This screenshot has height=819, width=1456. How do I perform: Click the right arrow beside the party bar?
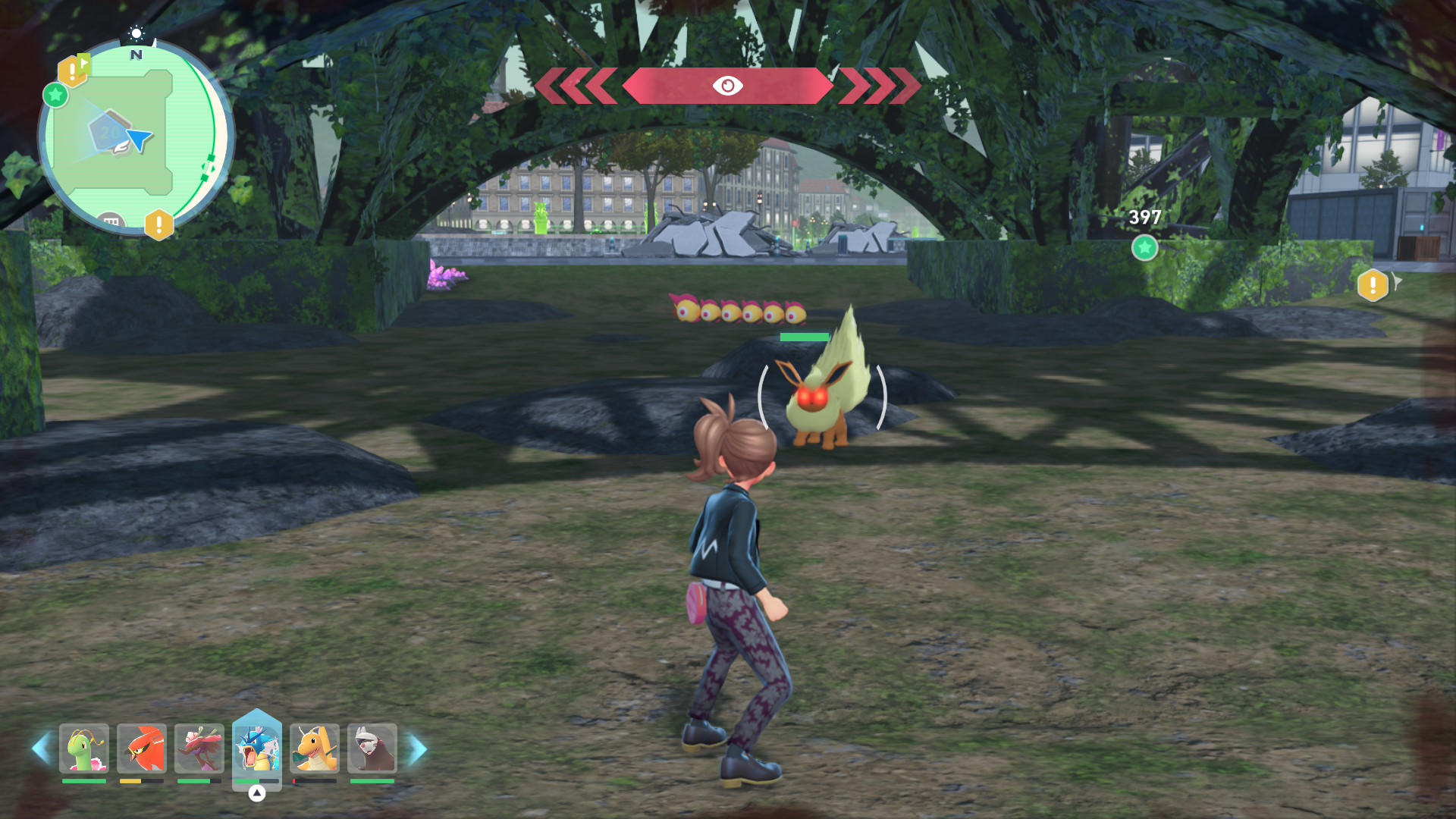coord(418,748)
